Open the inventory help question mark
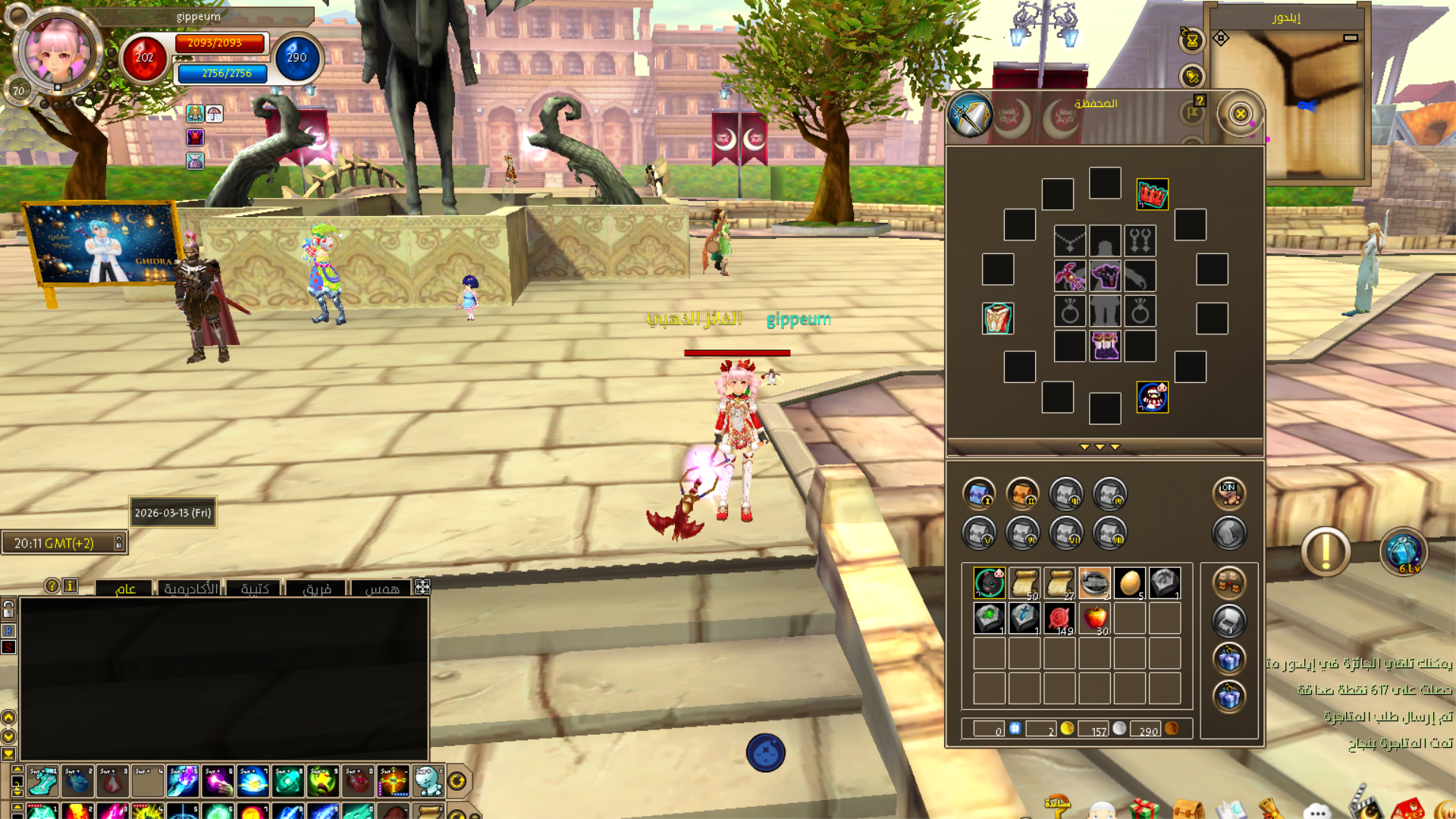The image size is (1456, 819). click(x=1200, y=101)
